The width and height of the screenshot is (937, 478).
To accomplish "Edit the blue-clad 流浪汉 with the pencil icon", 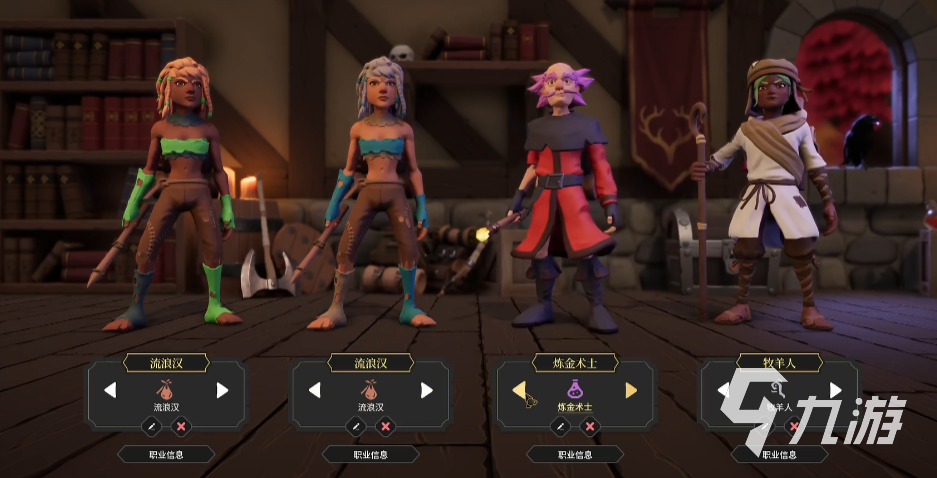I will 356,426.
